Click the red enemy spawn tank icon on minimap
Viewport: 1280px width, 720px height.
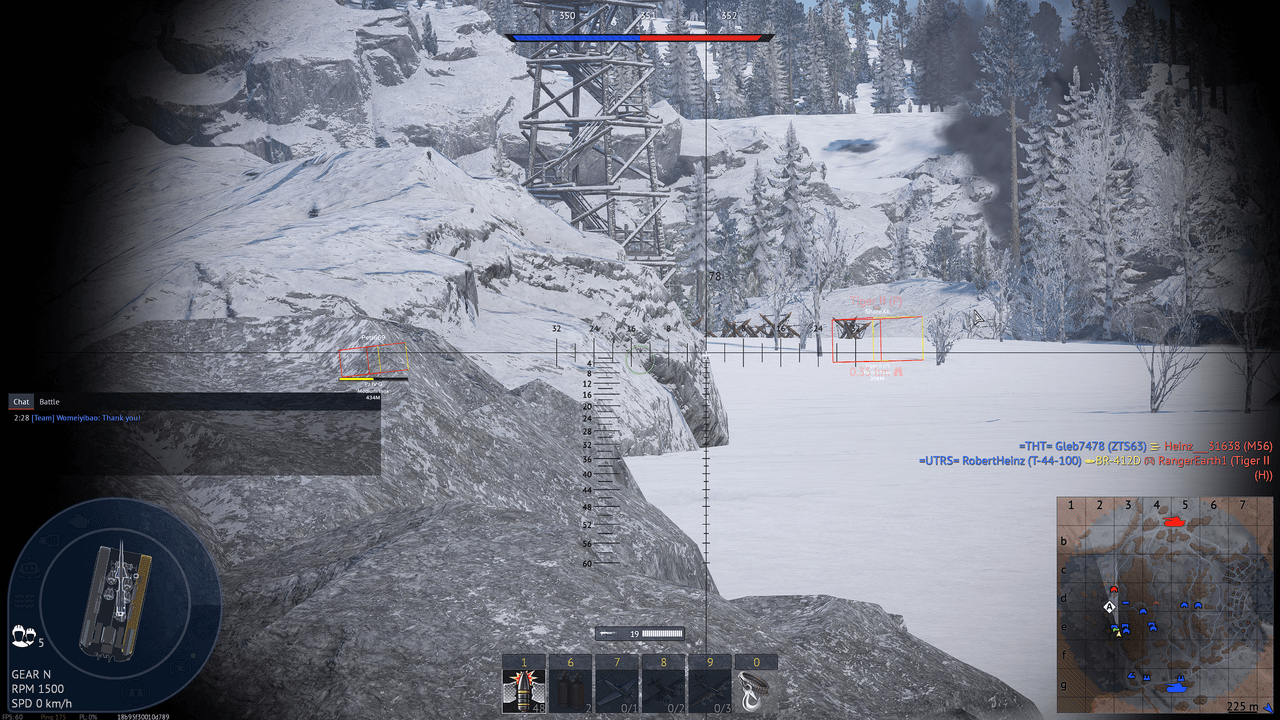tap(1174, 522)
